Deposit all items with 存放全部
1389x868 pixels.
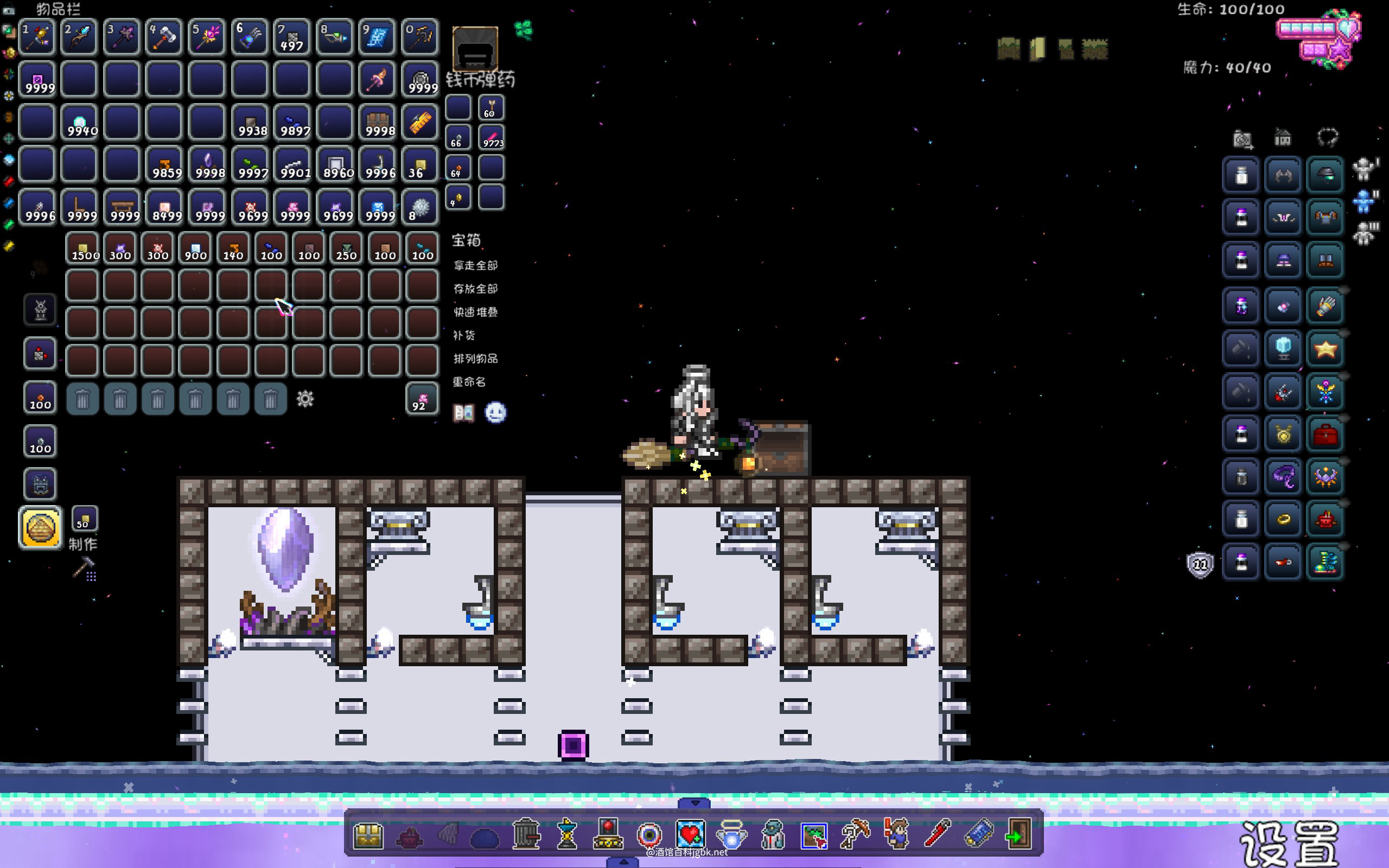[x=475, y=289]
